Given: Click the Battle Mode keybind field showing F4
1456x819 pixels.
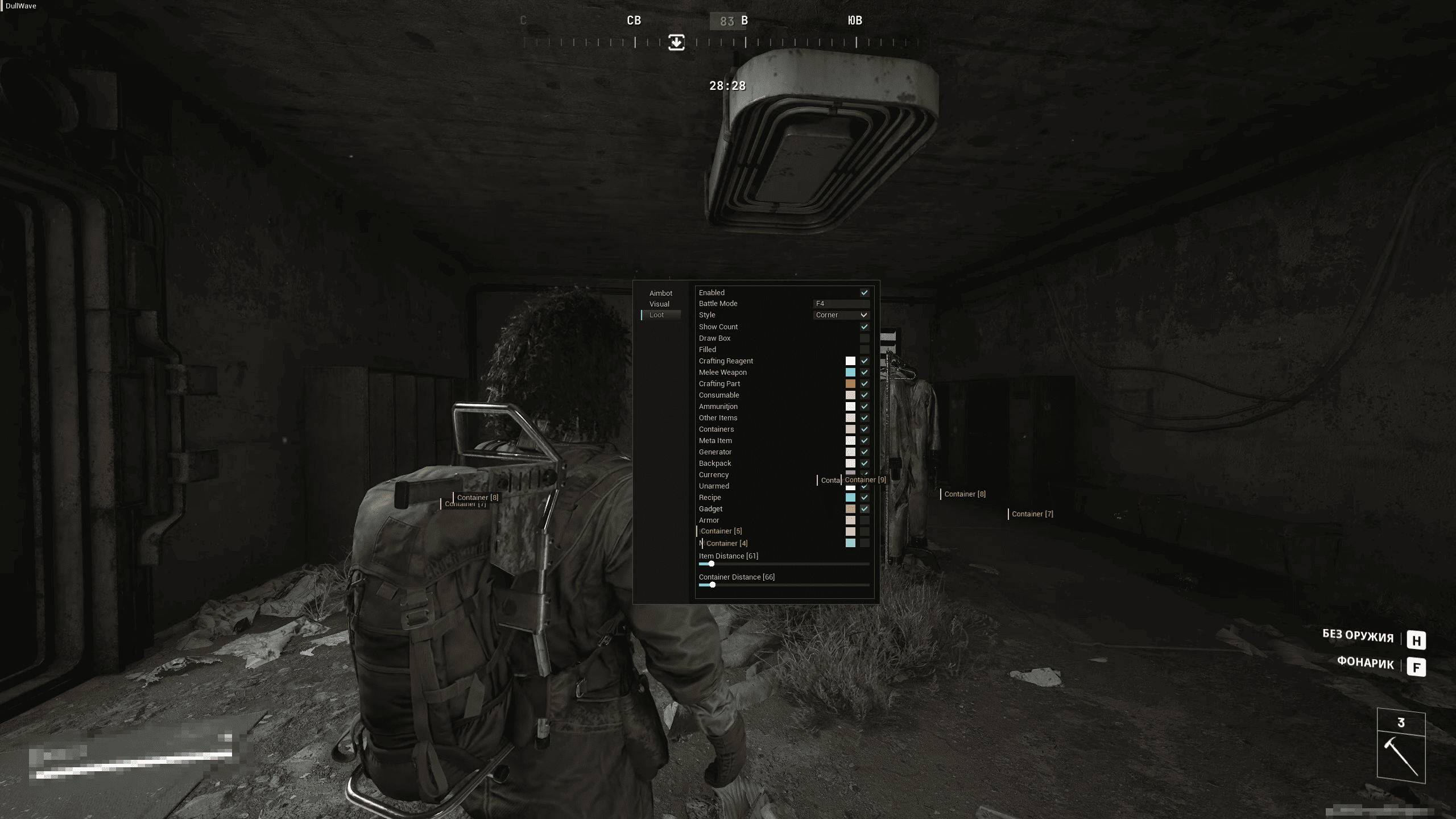Looking at the screenshot, I should 842,303.
